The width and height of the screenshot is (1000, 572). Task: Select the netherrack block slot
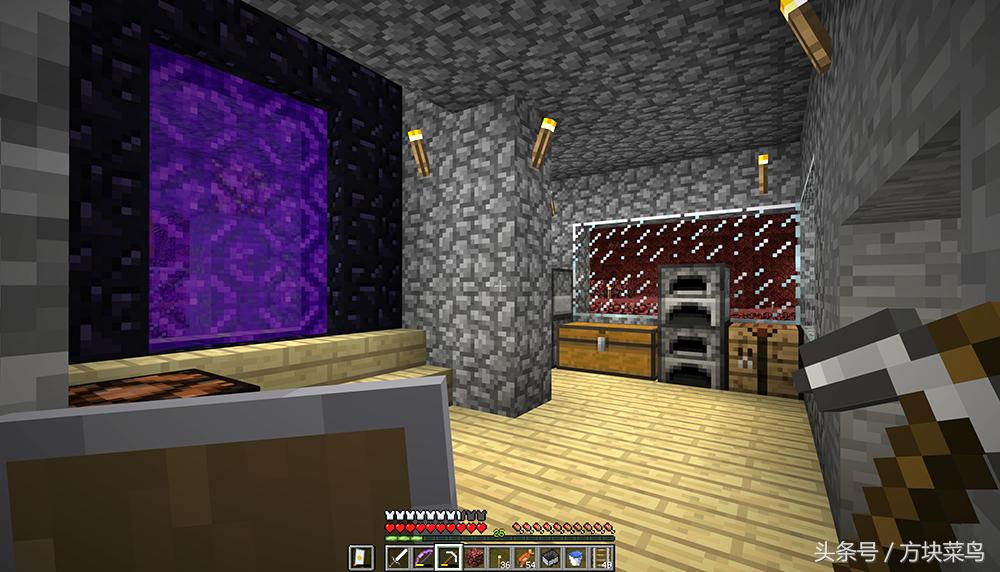[475, 555]
